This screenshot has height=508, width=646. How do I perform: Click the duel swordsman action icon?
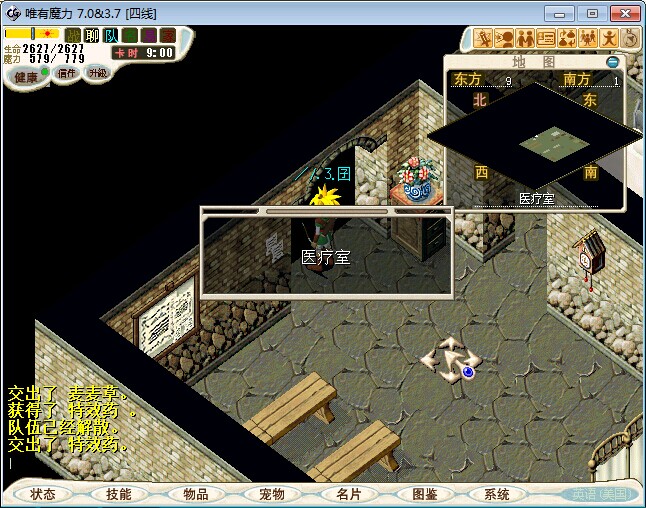pyautogui.click(x=483, y=38)
